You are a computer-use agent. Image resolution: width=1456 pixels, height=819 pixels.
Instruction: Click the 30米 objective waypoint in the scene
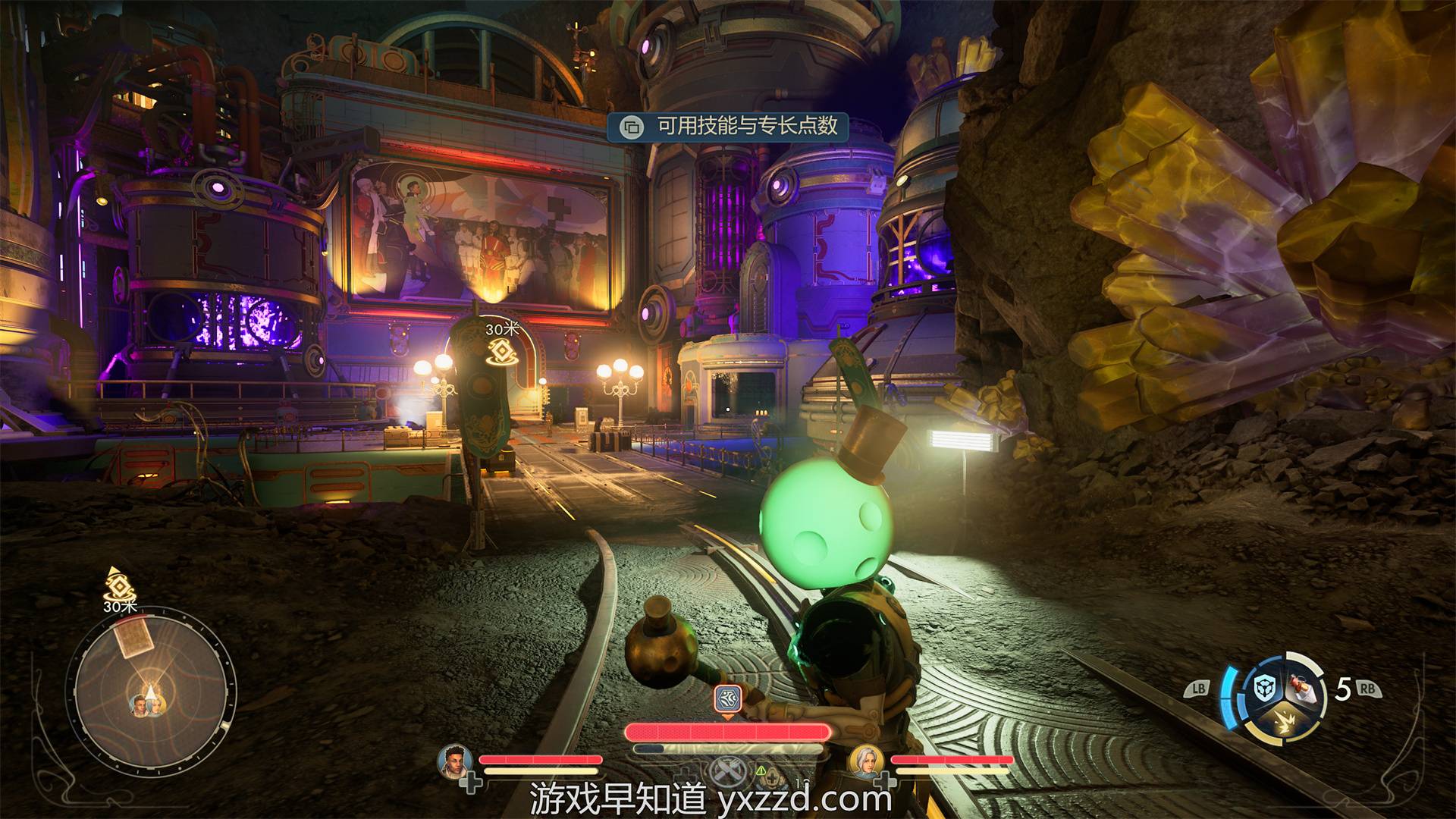coord(501,351)
